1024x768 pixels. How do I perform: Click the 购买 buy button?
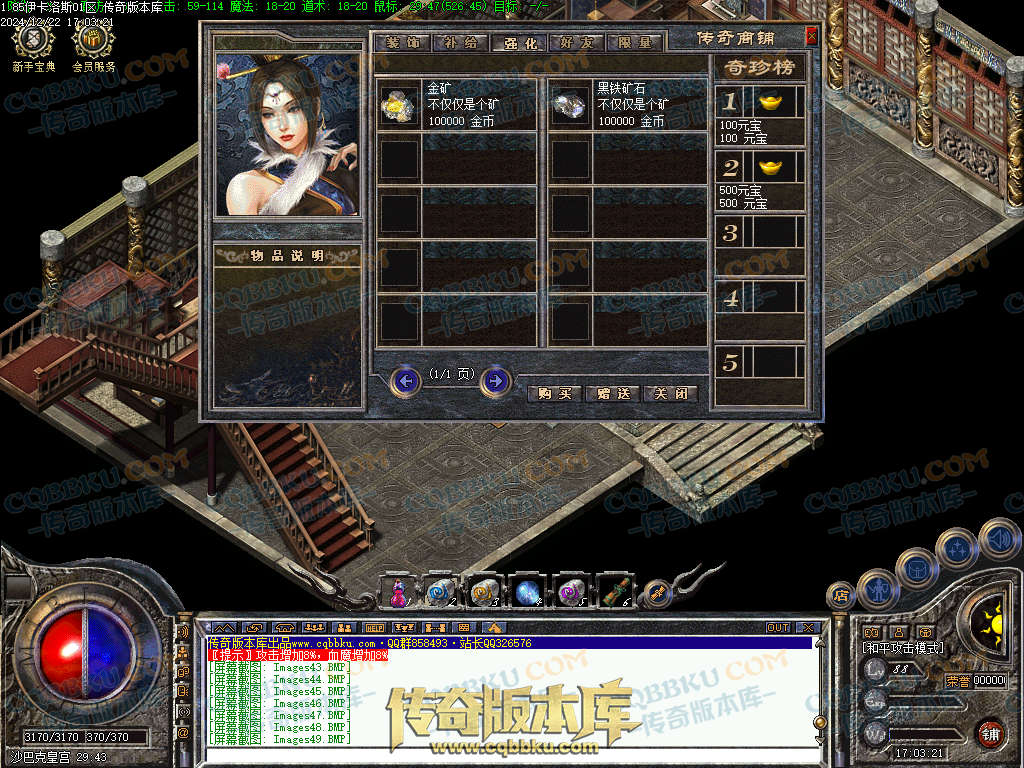pos(554,393)
